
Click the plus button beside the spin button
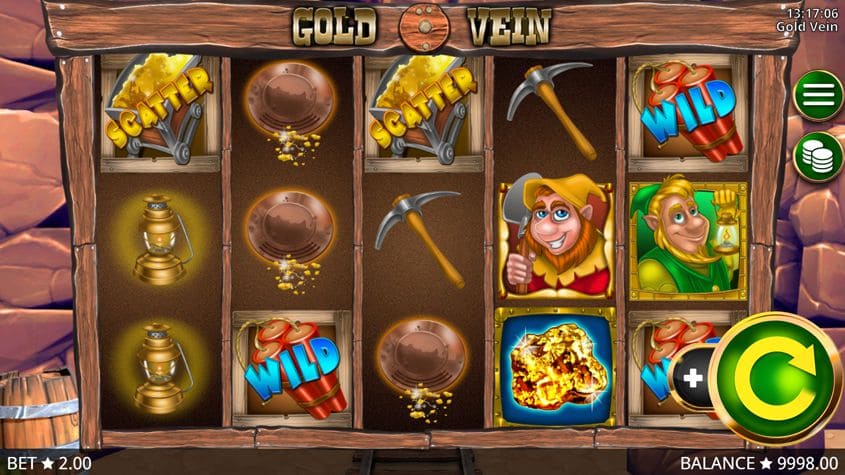click(x=691, y=378)
